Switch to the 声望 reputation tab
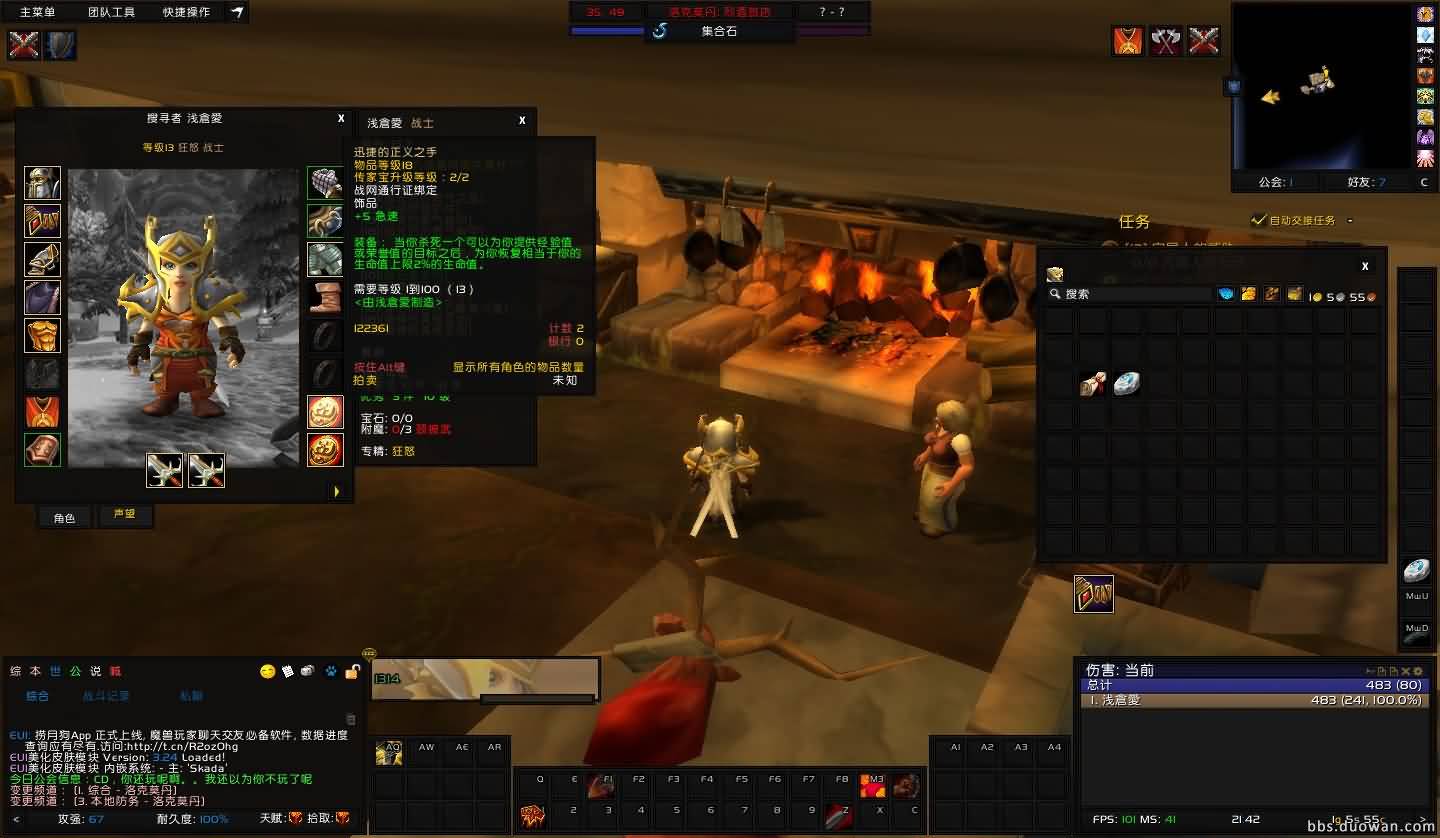1440x838 pixels. click(x=124, y=516)
